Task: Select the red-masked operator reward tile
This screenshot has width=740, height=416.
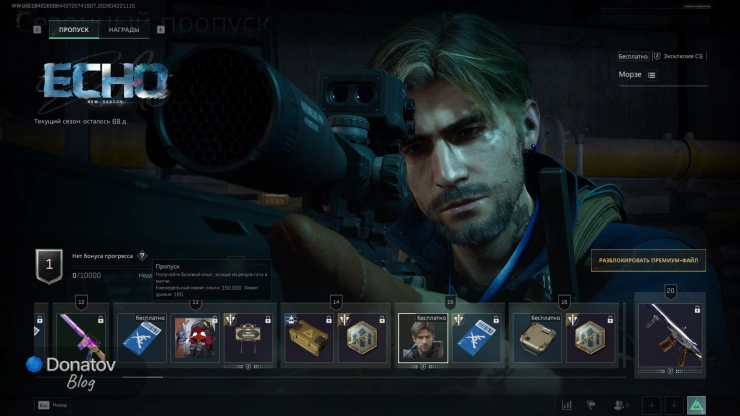Action: tap(195, 338)
